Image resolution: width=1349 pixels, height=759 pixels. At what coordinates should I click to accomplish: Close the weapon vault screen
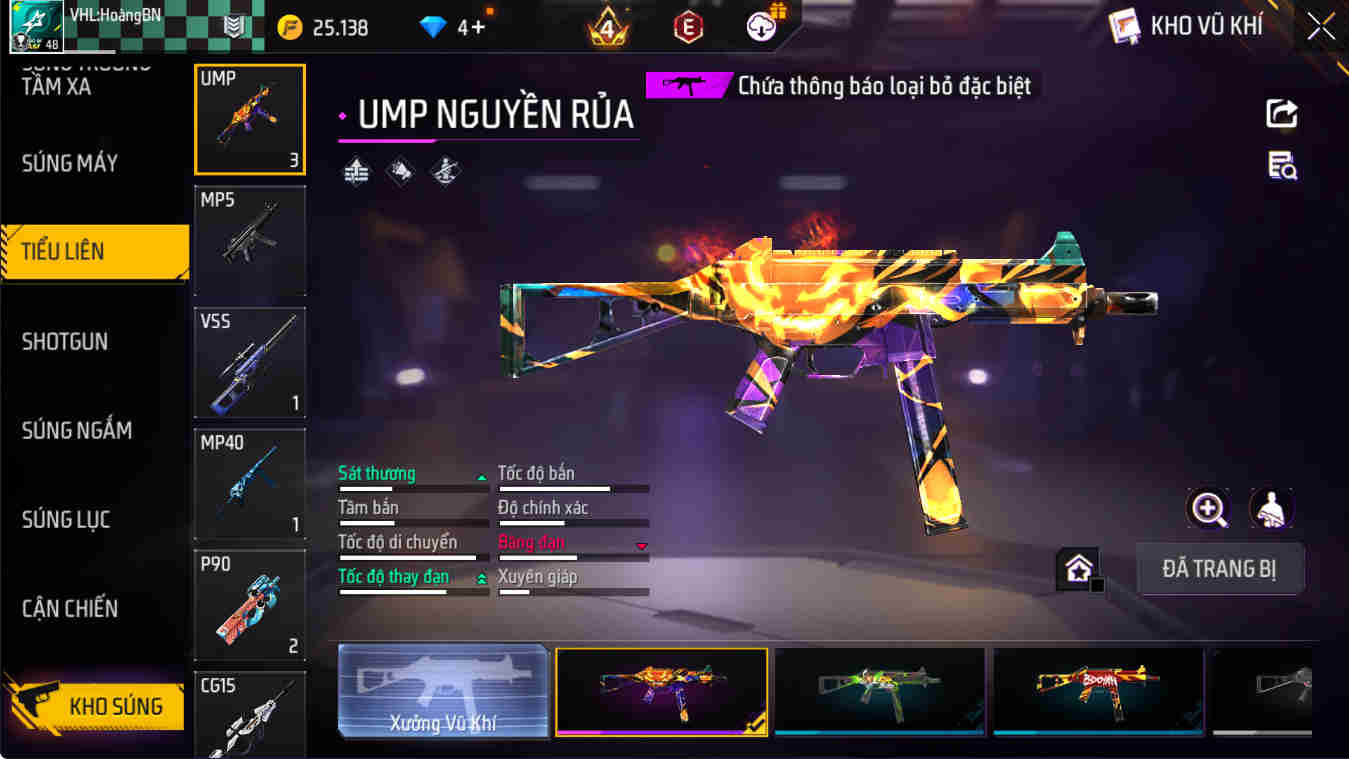pyautogui.click(x=1320, y=27)
